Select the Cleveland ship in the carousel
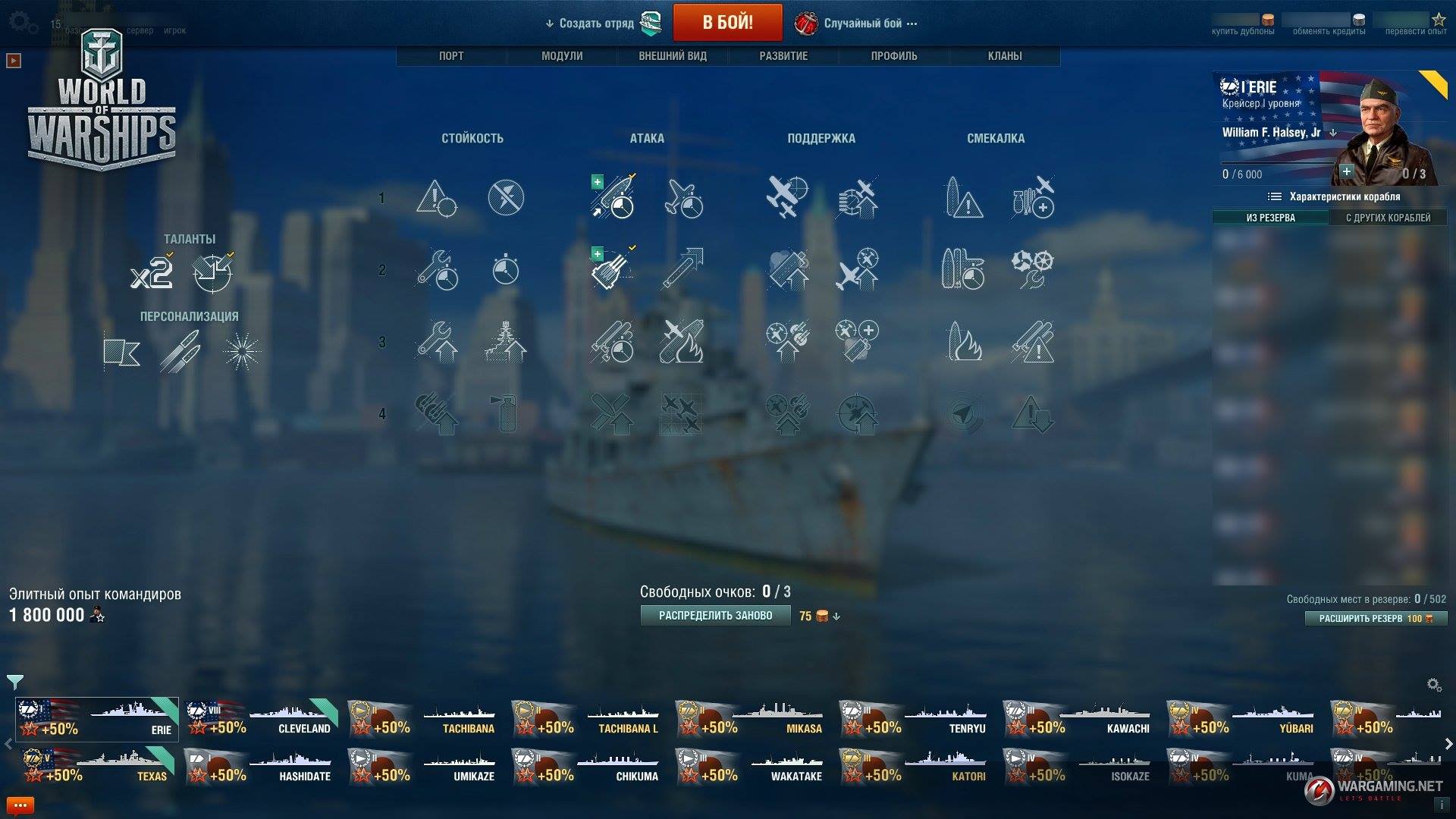Screen dimensions: 1456x819 (262, 719)
